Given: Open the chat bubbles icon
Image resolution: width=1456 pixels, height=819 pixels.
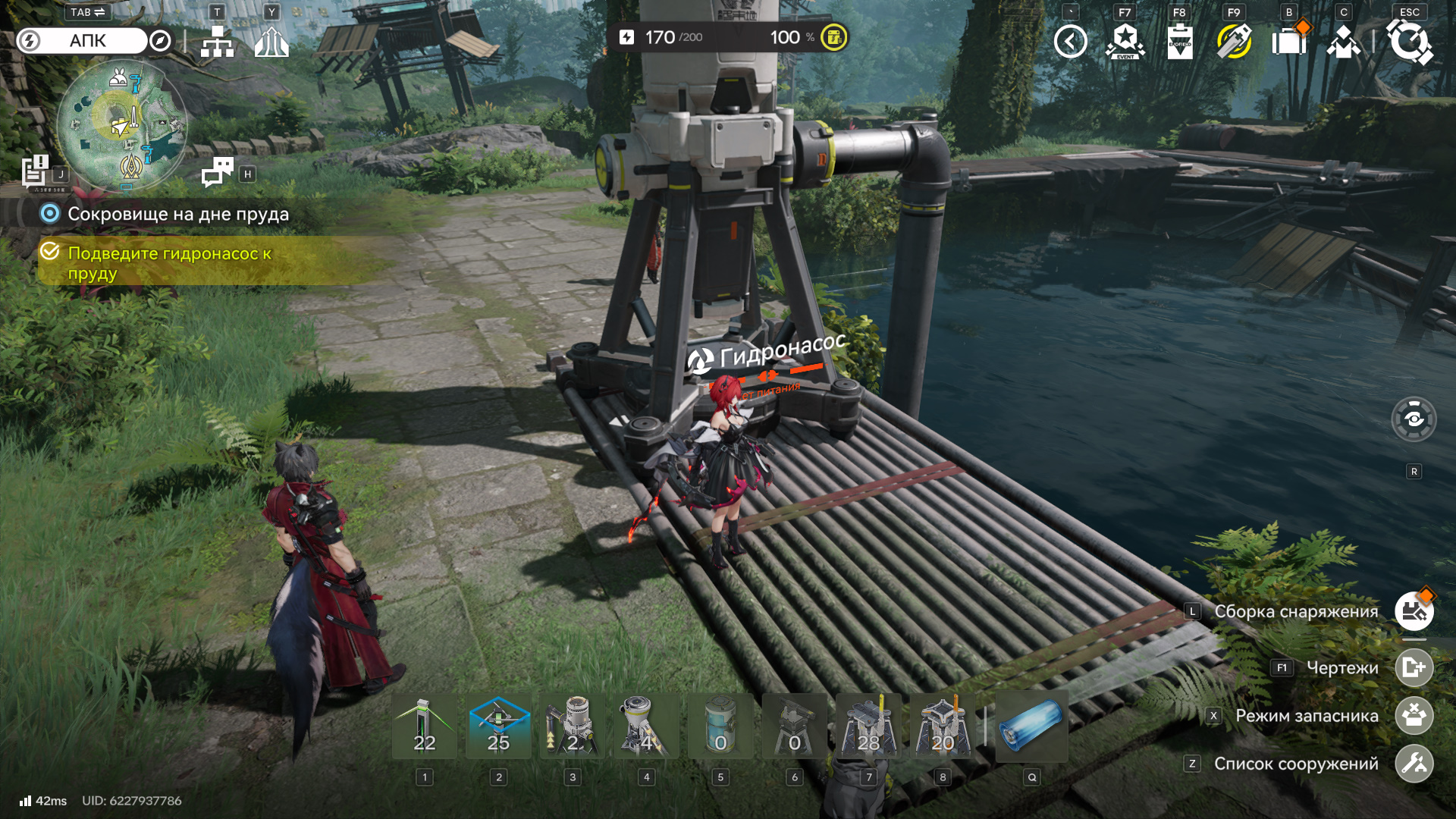Looking at the screenshot, I should tap(218, 172).
